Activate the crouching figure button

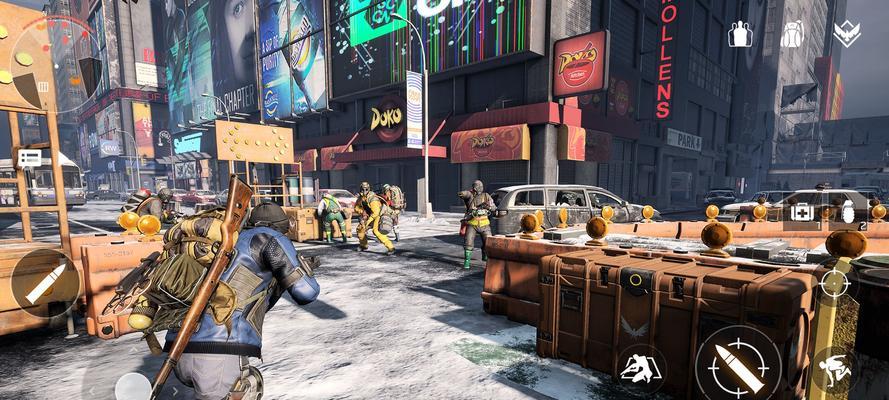tap(833, 371)
